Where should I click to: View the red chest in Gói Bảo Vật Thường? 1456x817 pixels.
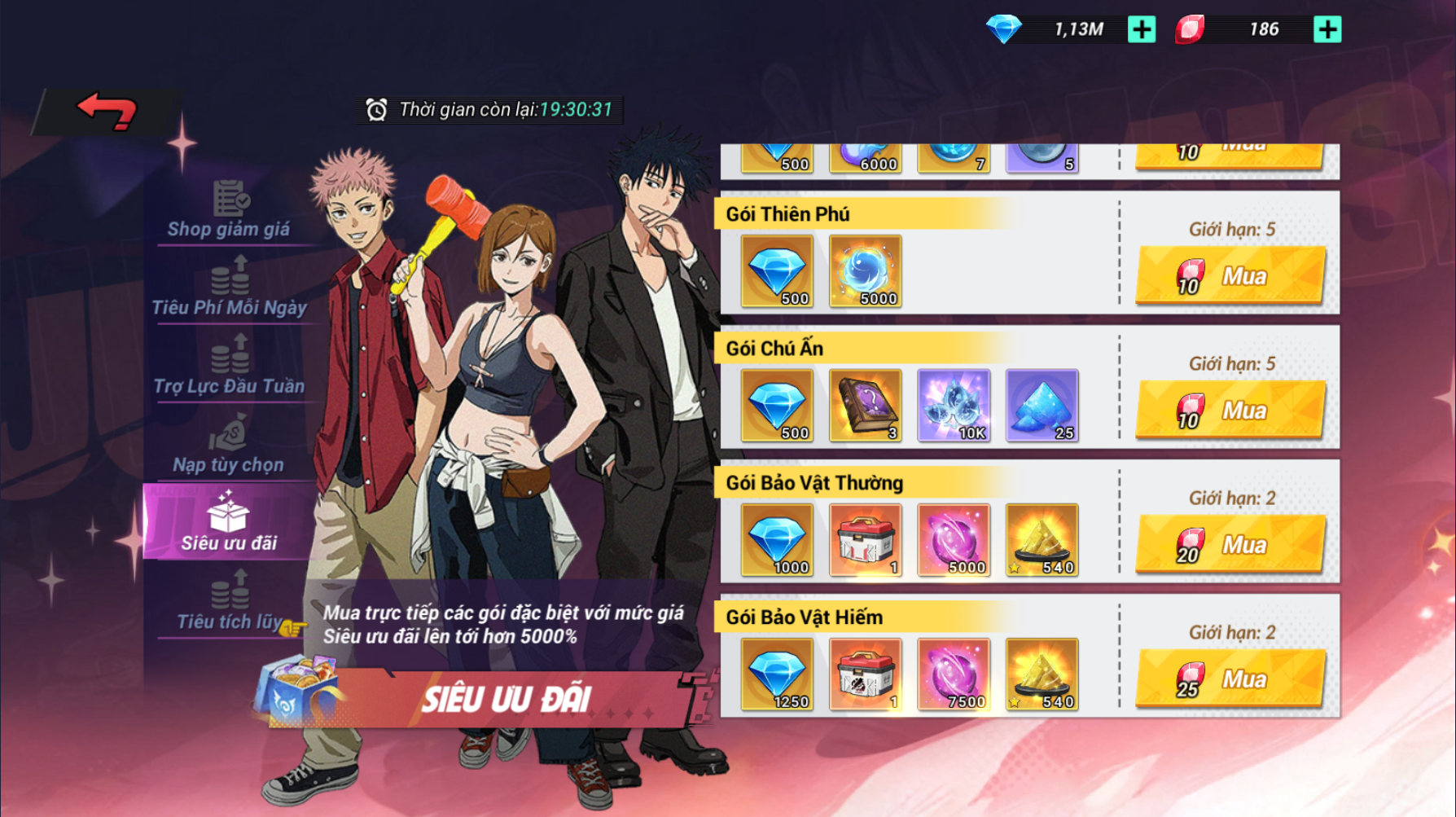point(865,539)
